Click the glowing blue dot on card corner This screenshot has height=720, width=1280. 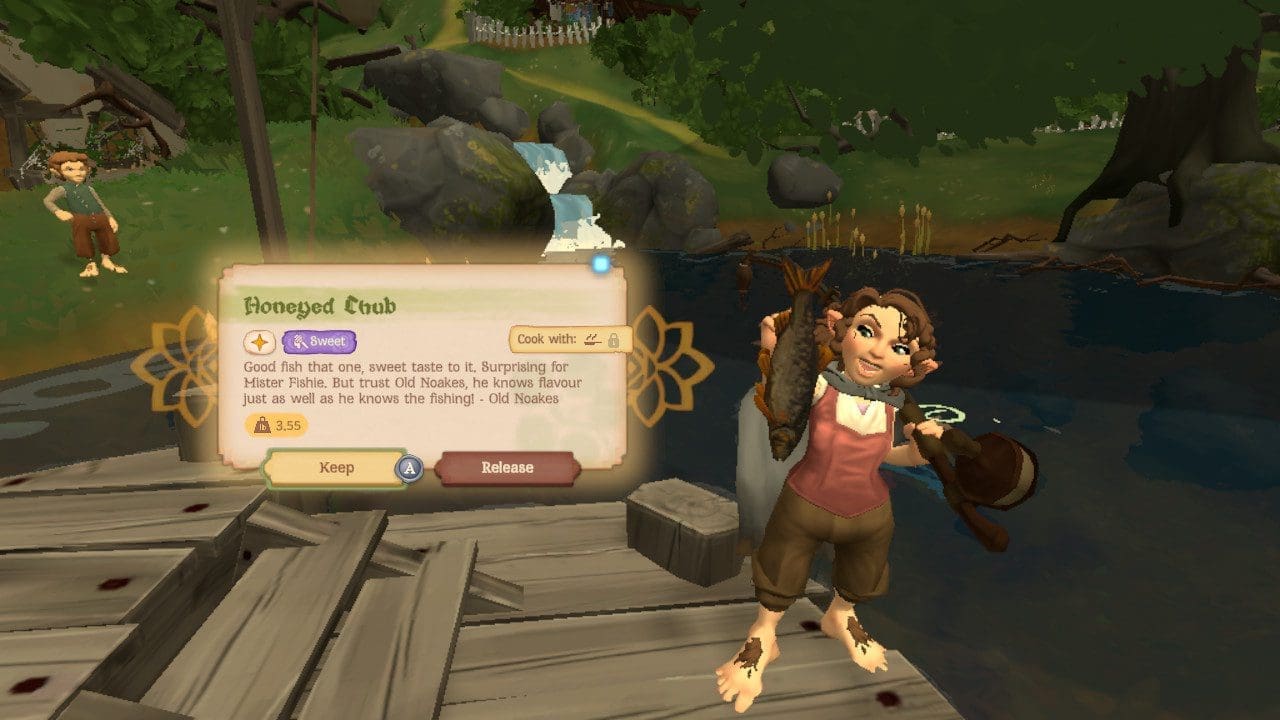point(600,262)
